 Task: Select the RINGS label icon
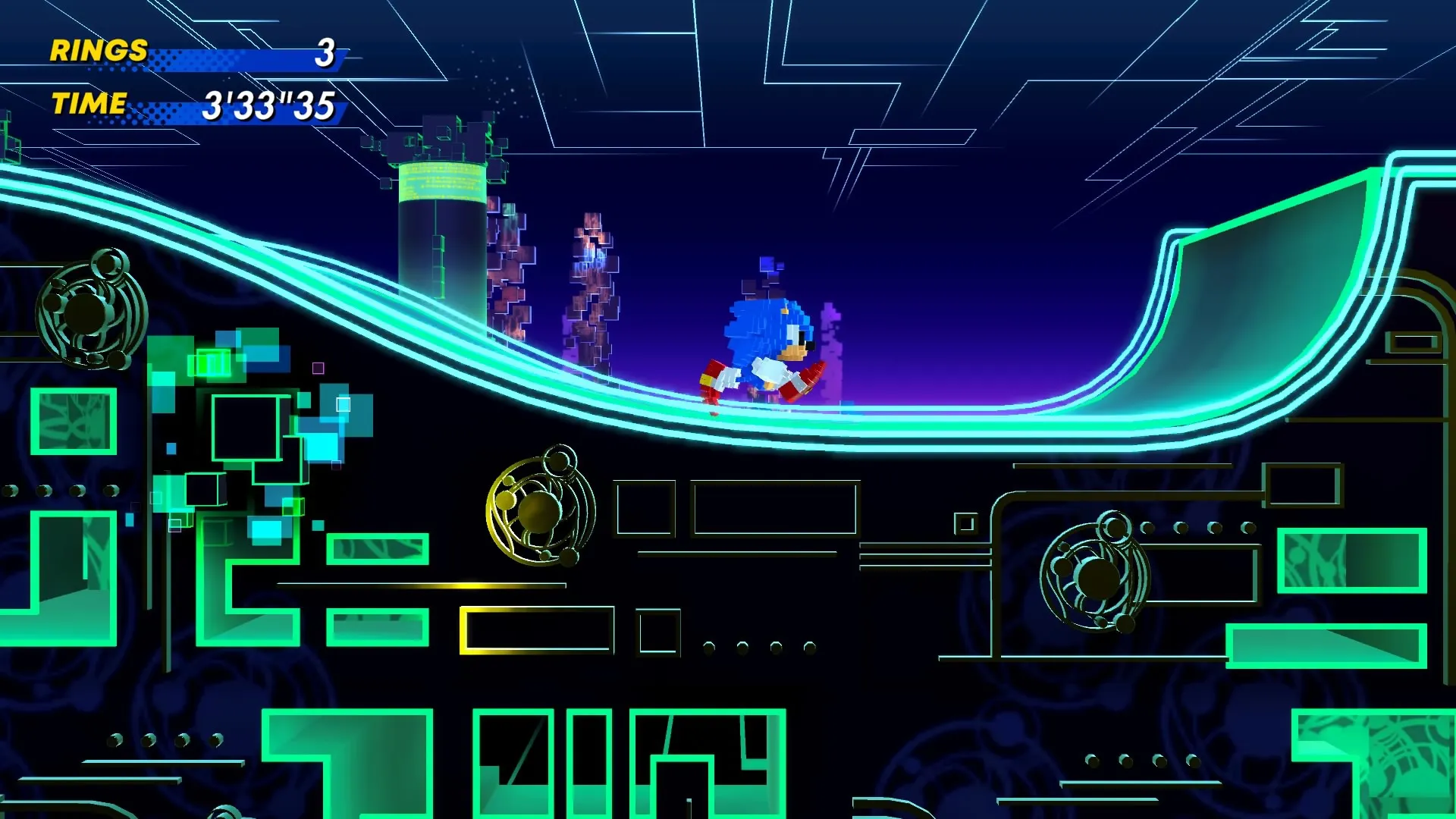point(96,52)
